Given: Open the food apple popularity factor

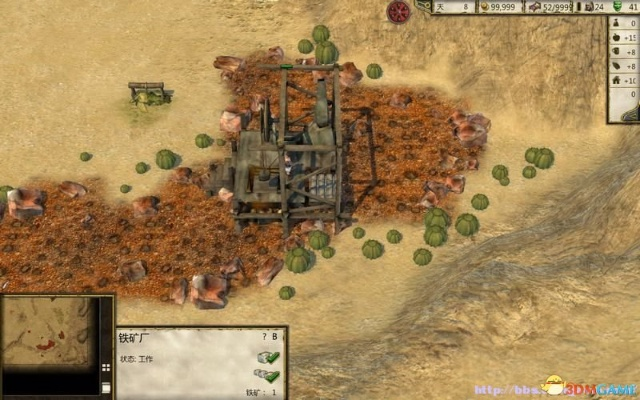Looking at the screenshot, I should 618,37.
